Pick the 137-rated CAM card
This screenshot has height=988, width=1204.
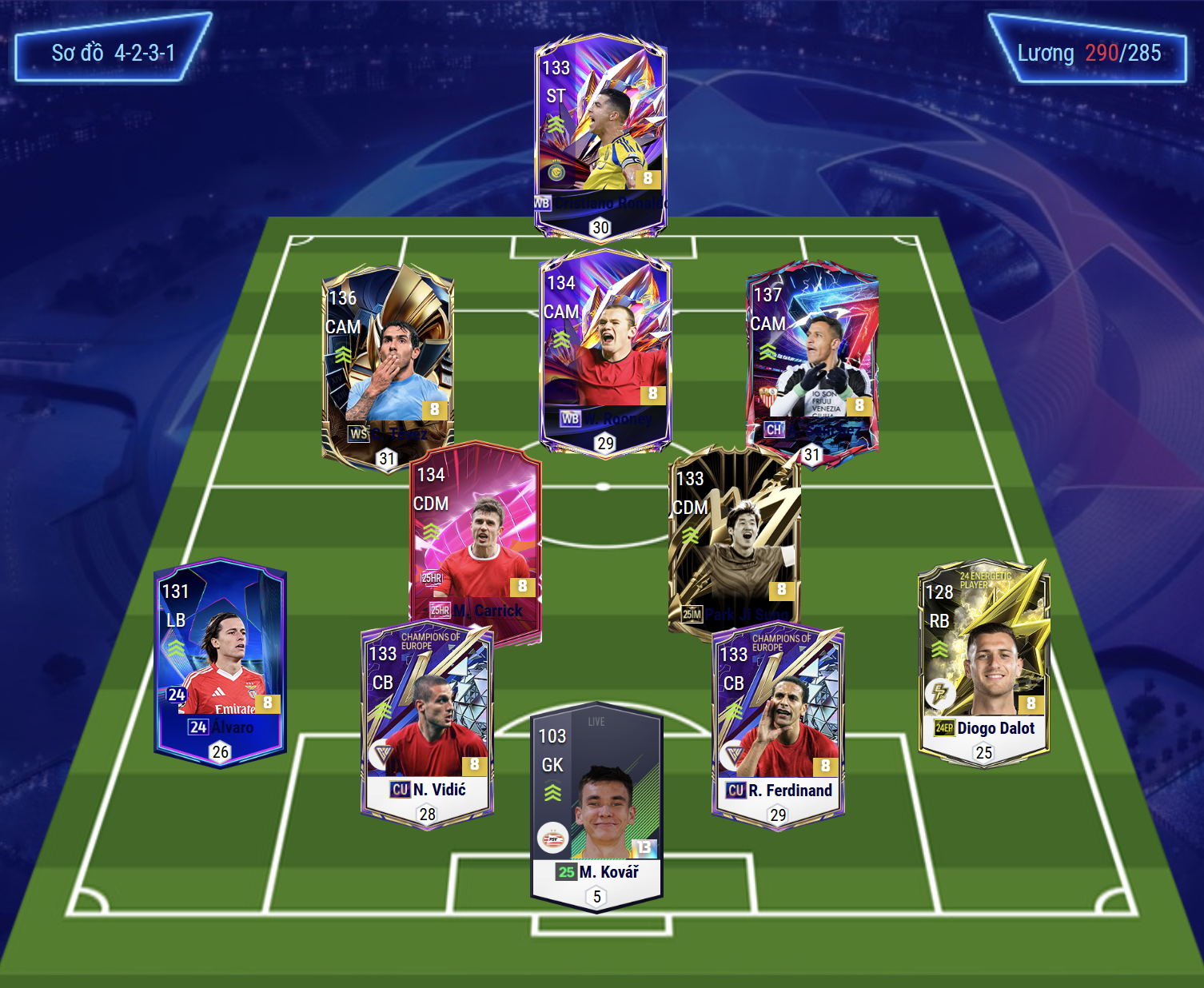pos(812,360)
